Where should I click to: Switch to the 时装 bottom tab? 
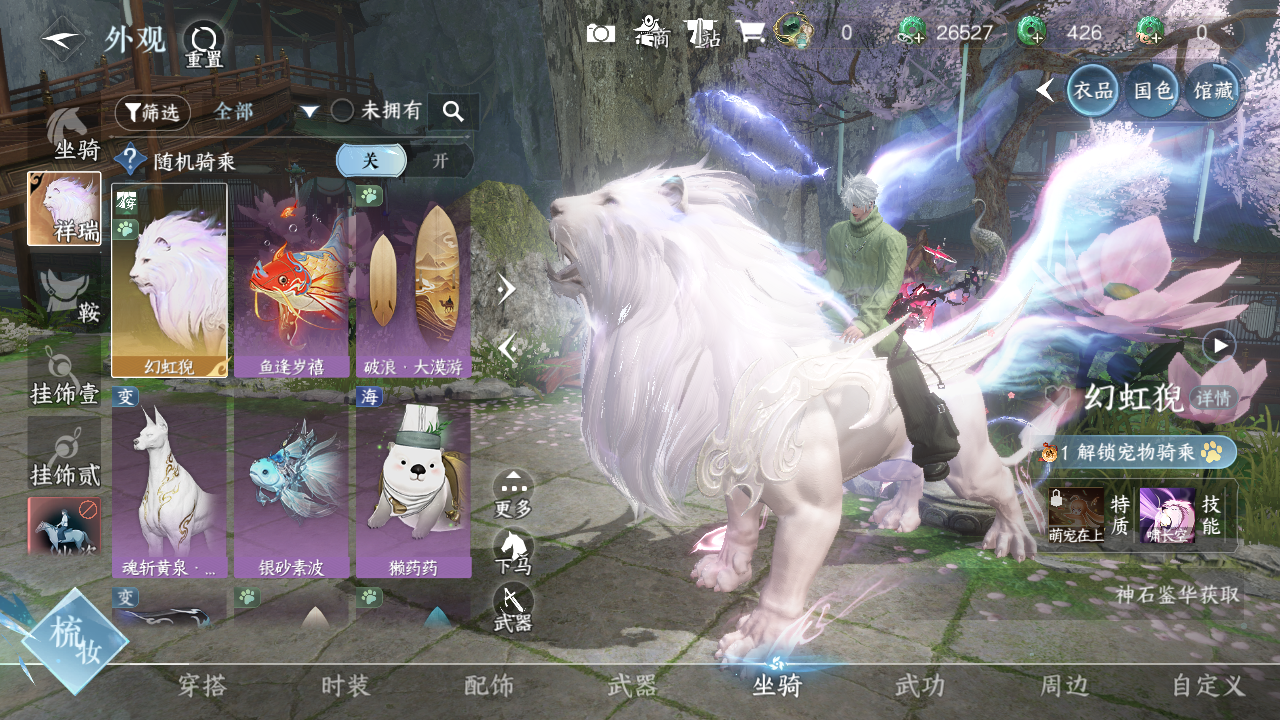pyautogui.click(x=346, y=686)
